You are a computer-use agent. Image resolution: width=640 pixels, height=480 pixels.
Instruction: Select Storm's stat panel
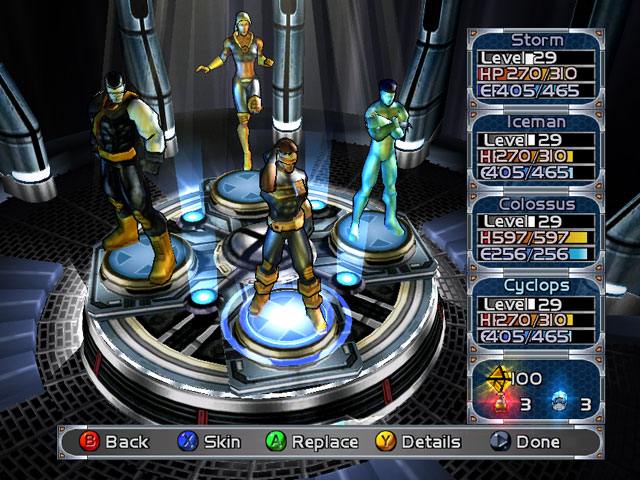(x=537, y=67)
